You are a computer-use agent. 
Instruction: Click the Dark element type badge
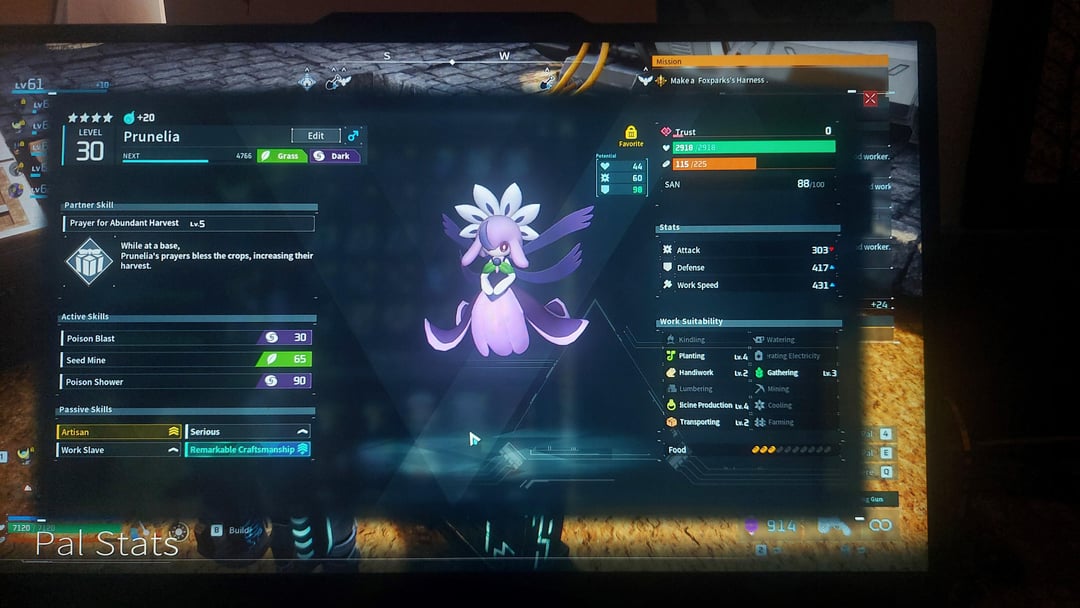tap(335, 156)
